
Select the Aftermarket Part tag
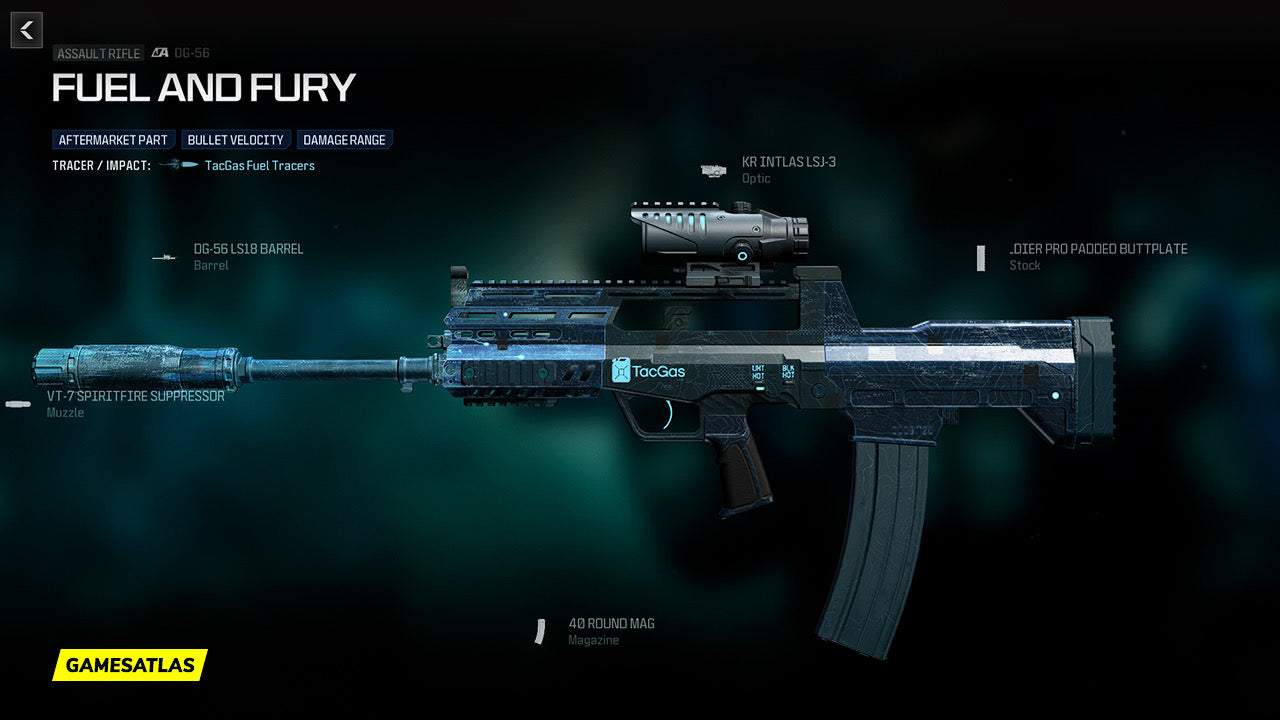114,140
